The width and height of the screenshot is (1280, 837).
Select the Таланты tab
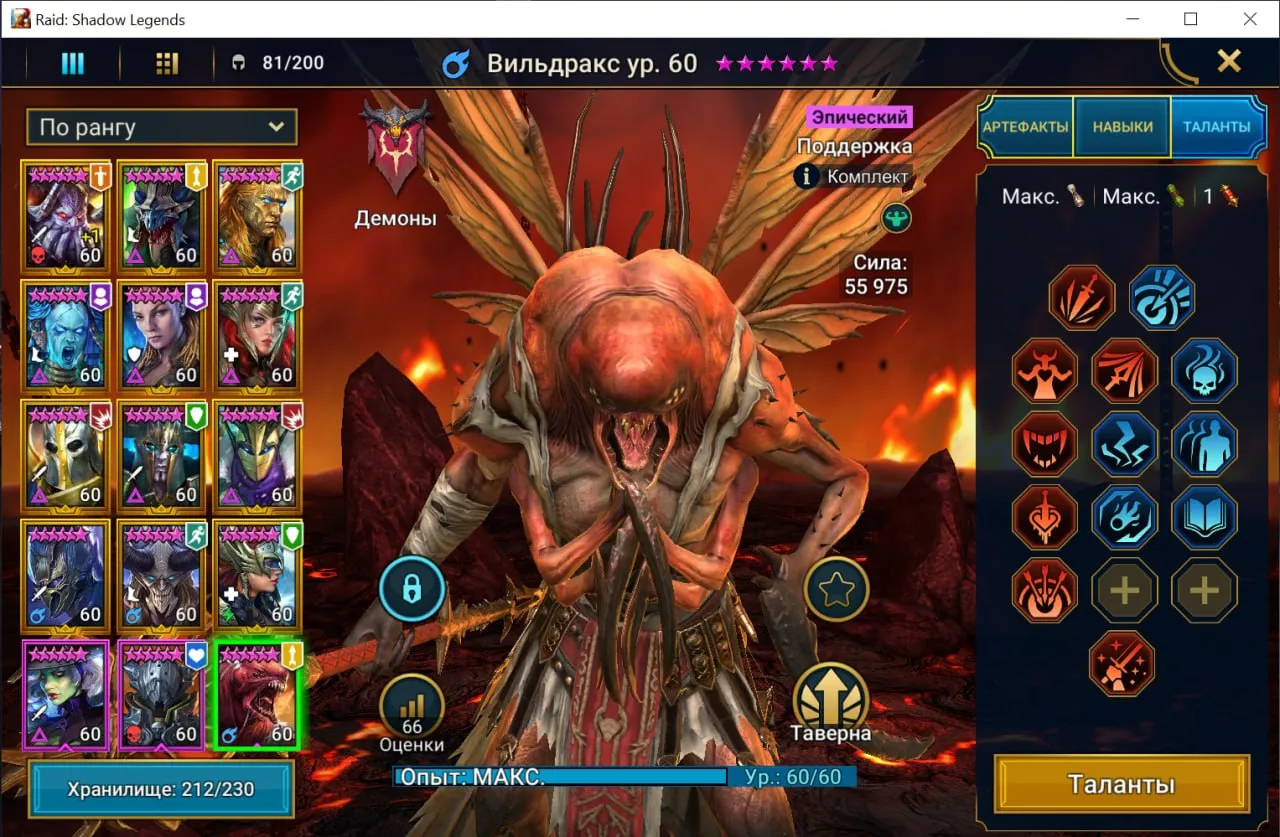coord(1216,127)
